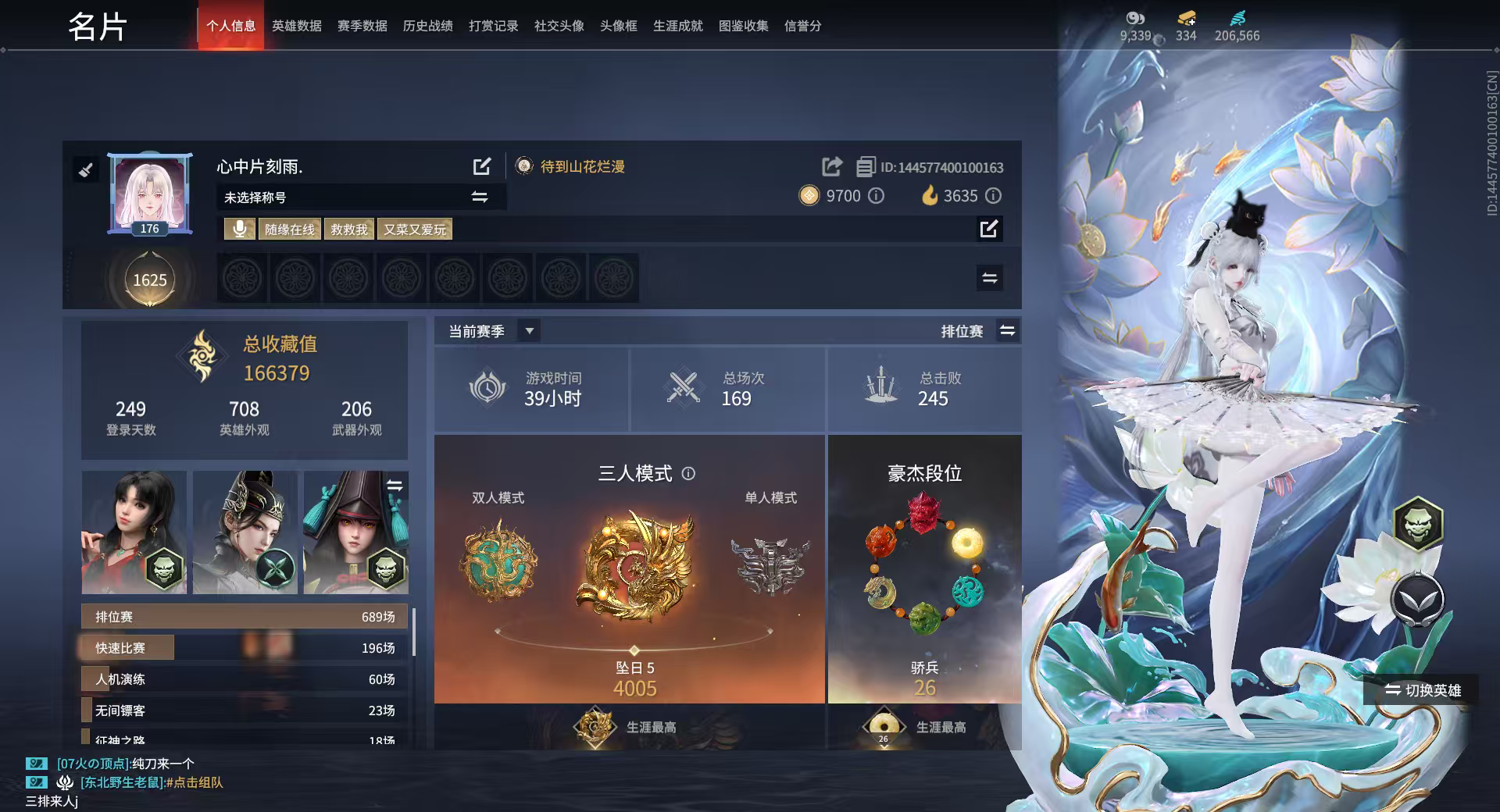Image resolution: width=1500 pixels, height=812 pixels.
Task: Click the info icon beside 三人模式
Action: click(x=687, y=474)
